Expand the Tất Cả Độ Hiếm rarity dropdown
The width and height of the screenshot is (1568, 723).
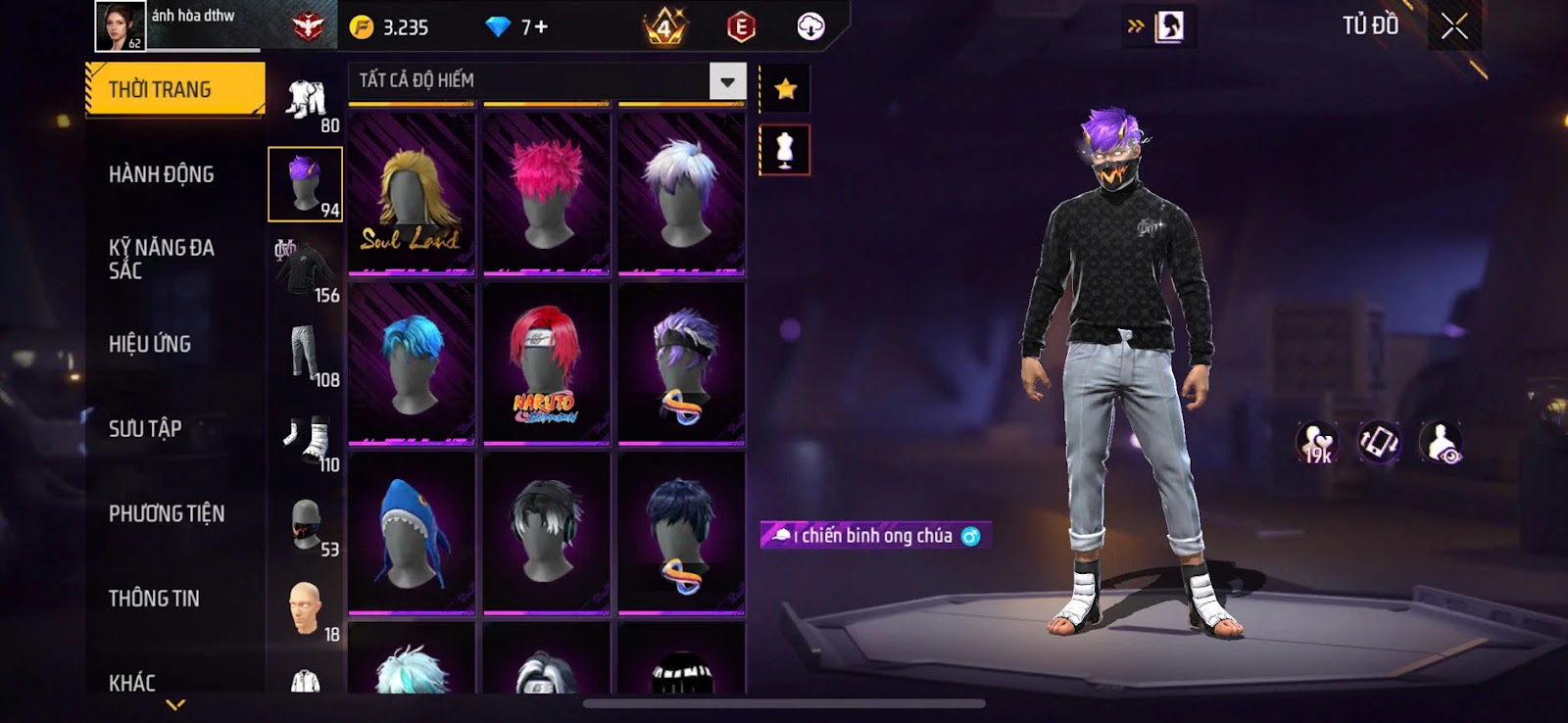click(727, 81)
